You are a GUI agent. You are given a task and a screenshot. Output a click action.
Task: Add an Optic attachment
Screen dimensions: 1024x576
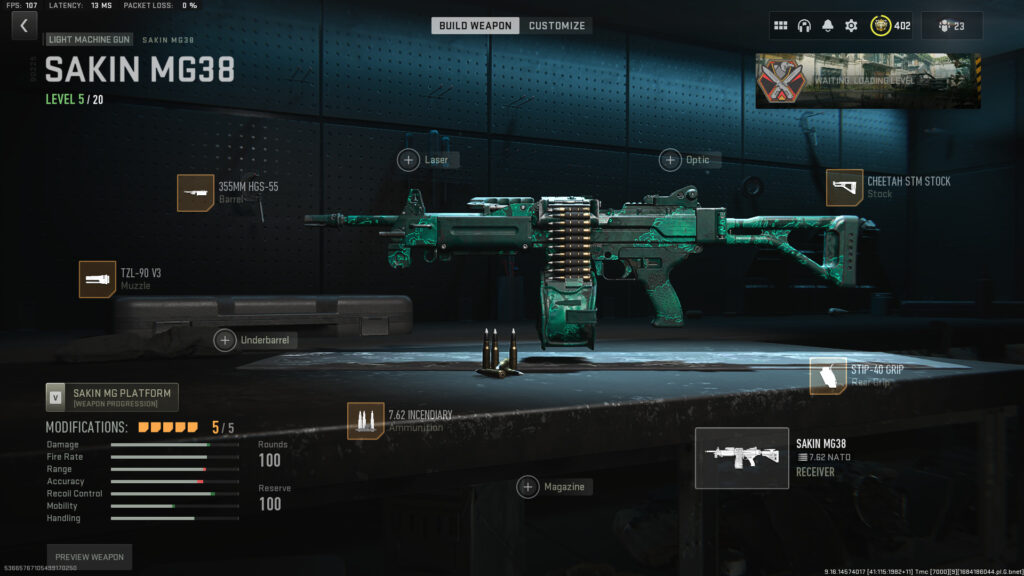(x=670, y=159)
